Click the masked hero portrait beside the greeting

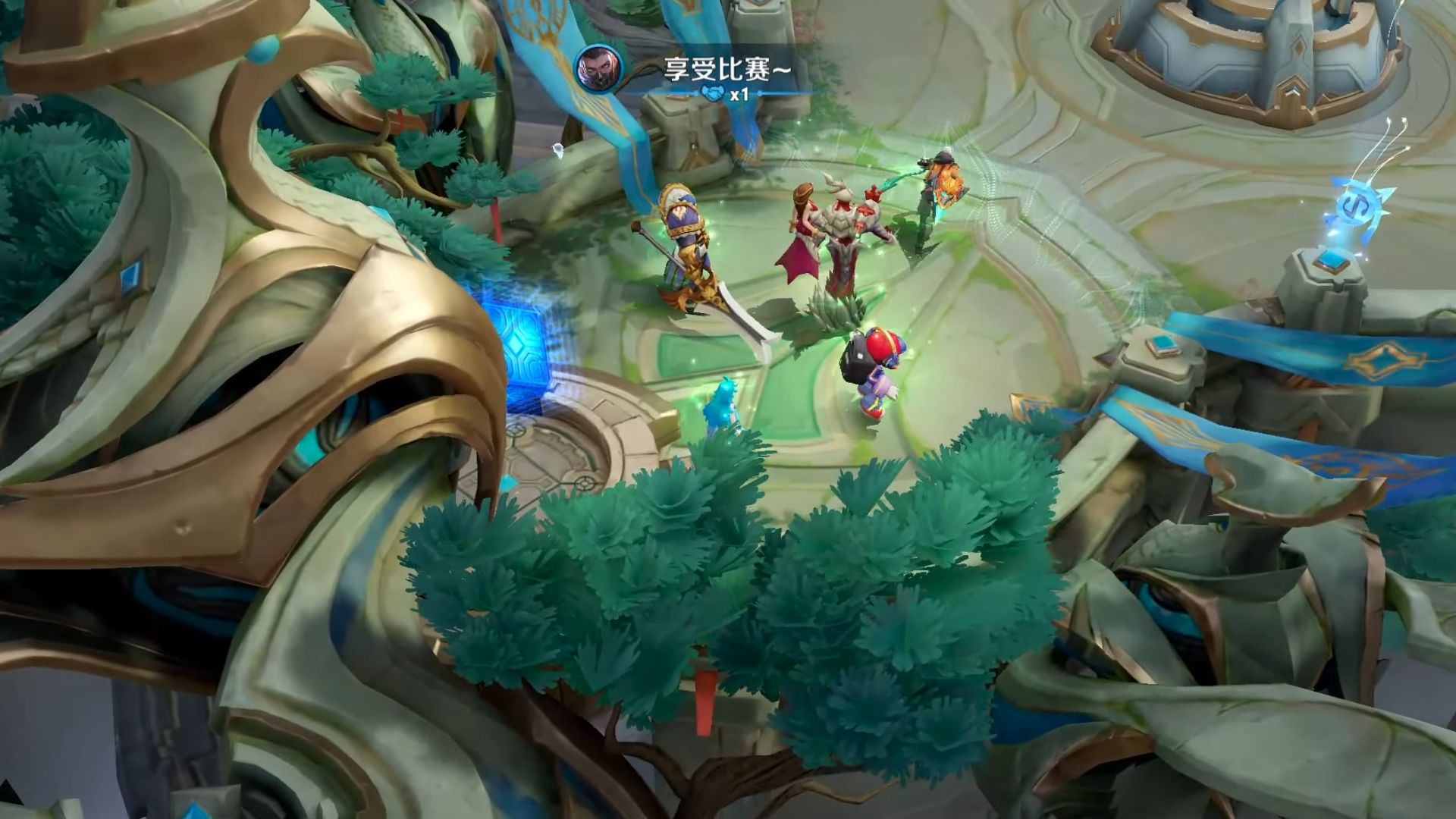[598, 69]
